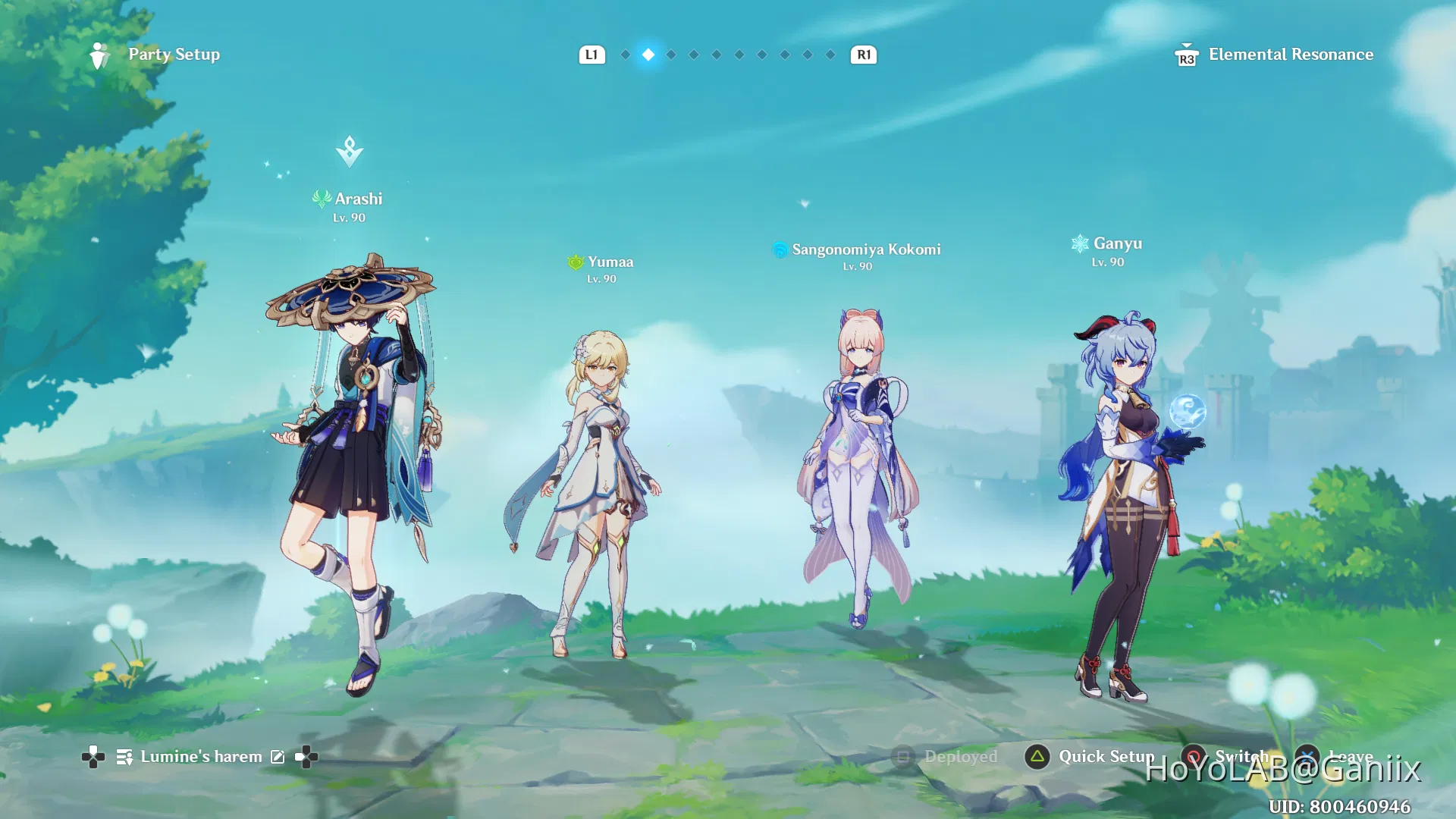Click R3 to expand Elemental Resonance details
This screenshot has height=819, width=1456.
click(1185, 56)
